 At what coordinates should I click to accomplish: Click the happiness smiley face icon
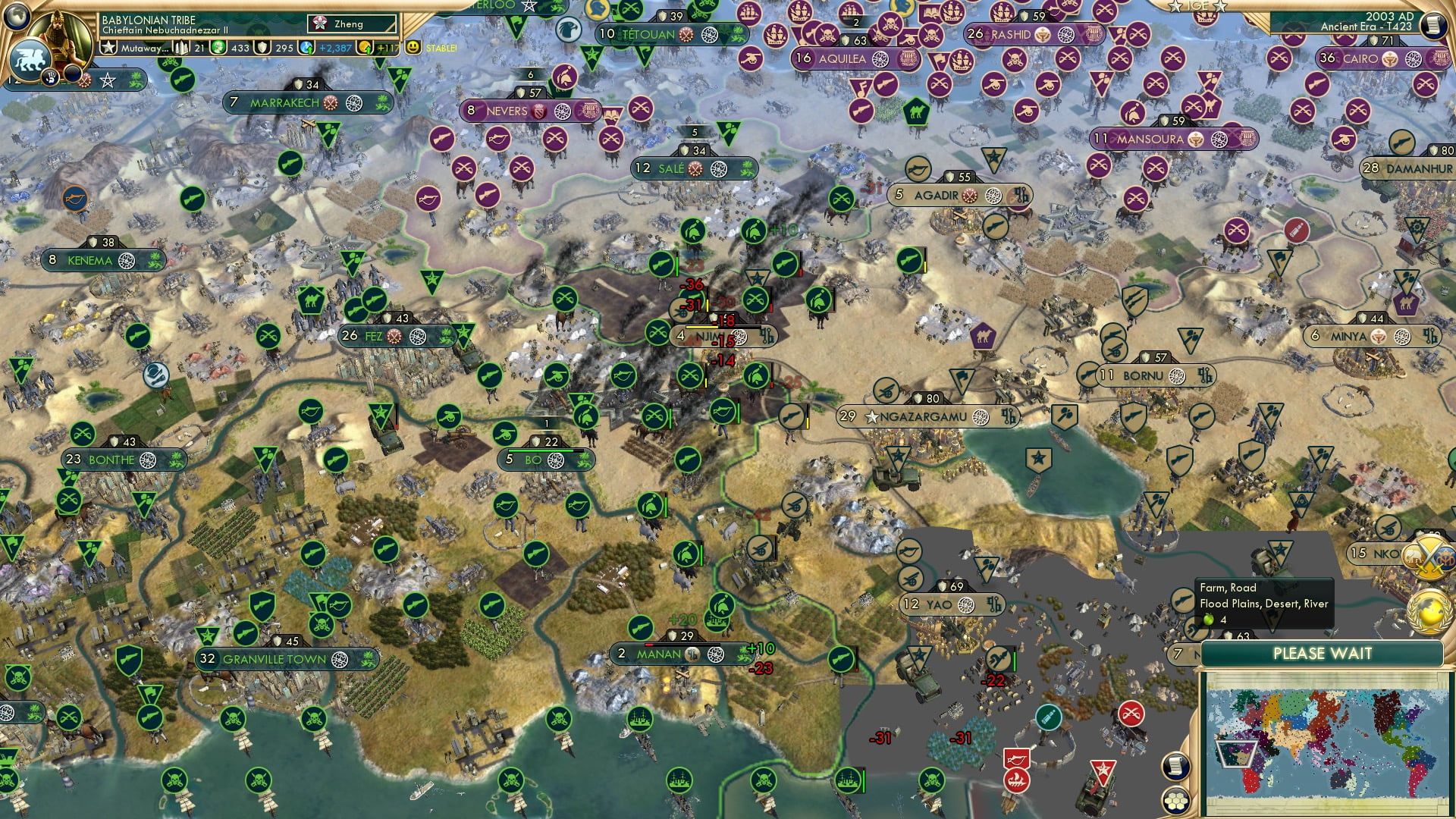pos(412,48)
